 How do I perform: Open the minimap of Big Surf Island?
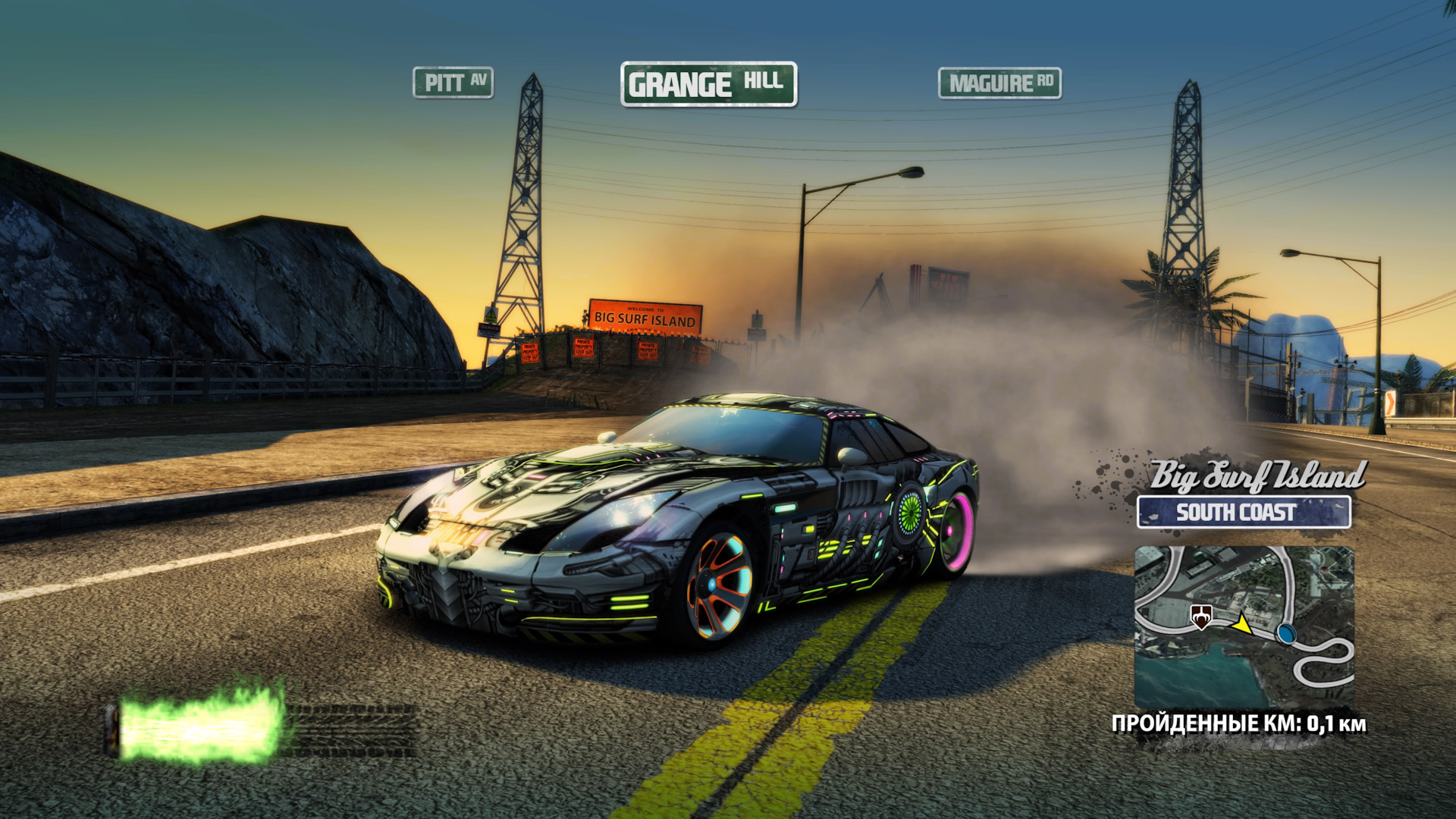(1244, 627)
